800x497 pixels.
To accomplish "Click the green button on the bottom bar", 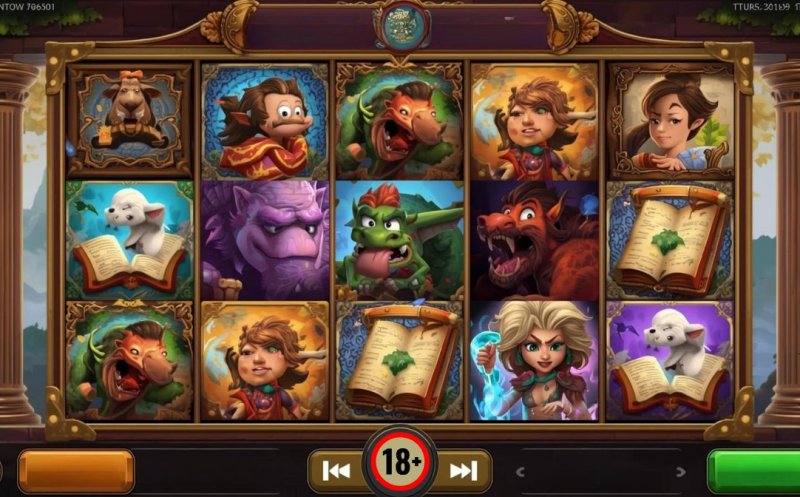I will (754, 471).
